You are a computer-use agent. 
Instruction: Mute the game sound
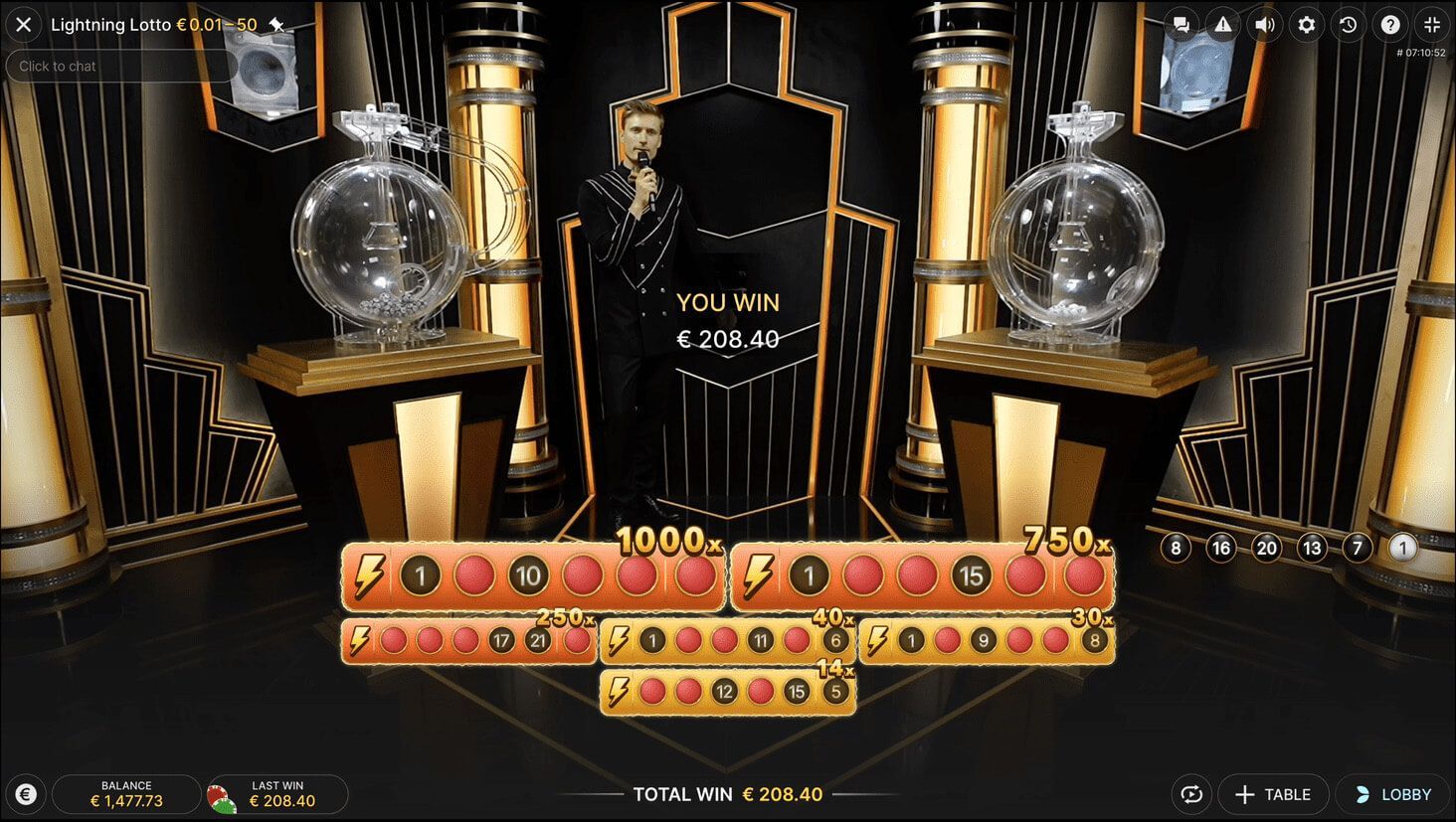[x=1264, y=25]
